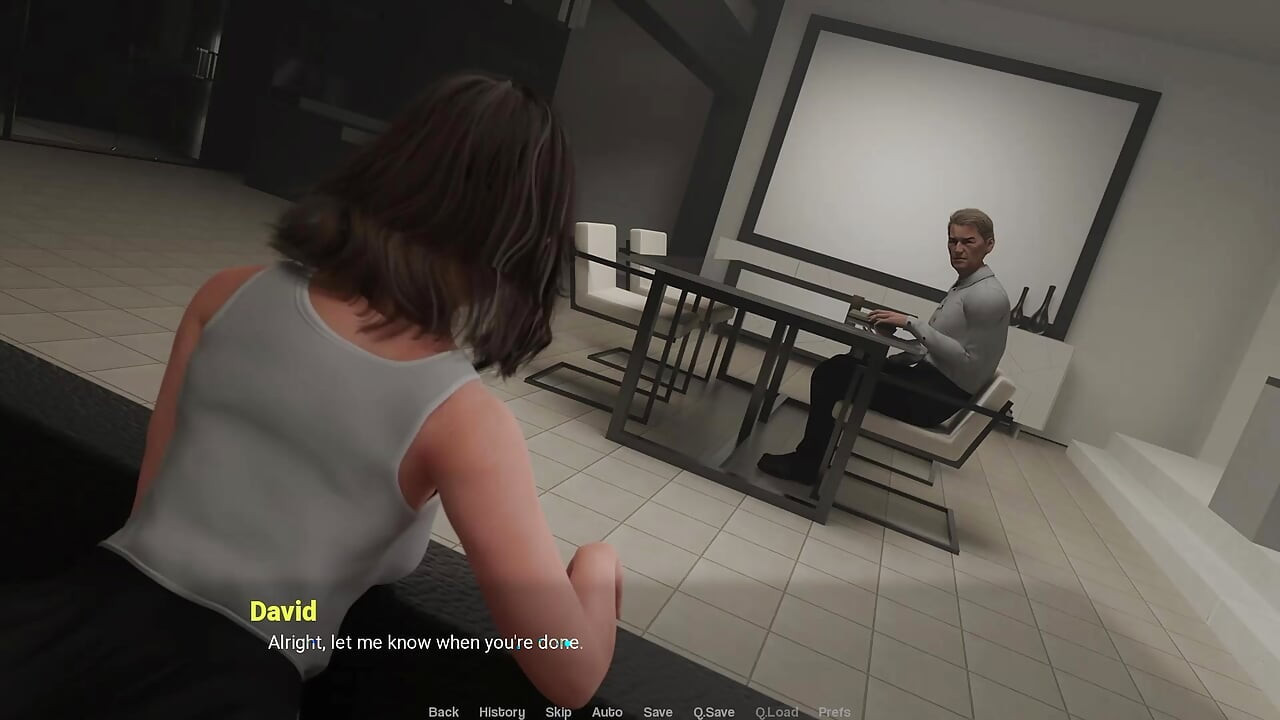Perform a quick save with Q.Save
This screenshot has width=1280, height=720.
(x=712, y=712)
